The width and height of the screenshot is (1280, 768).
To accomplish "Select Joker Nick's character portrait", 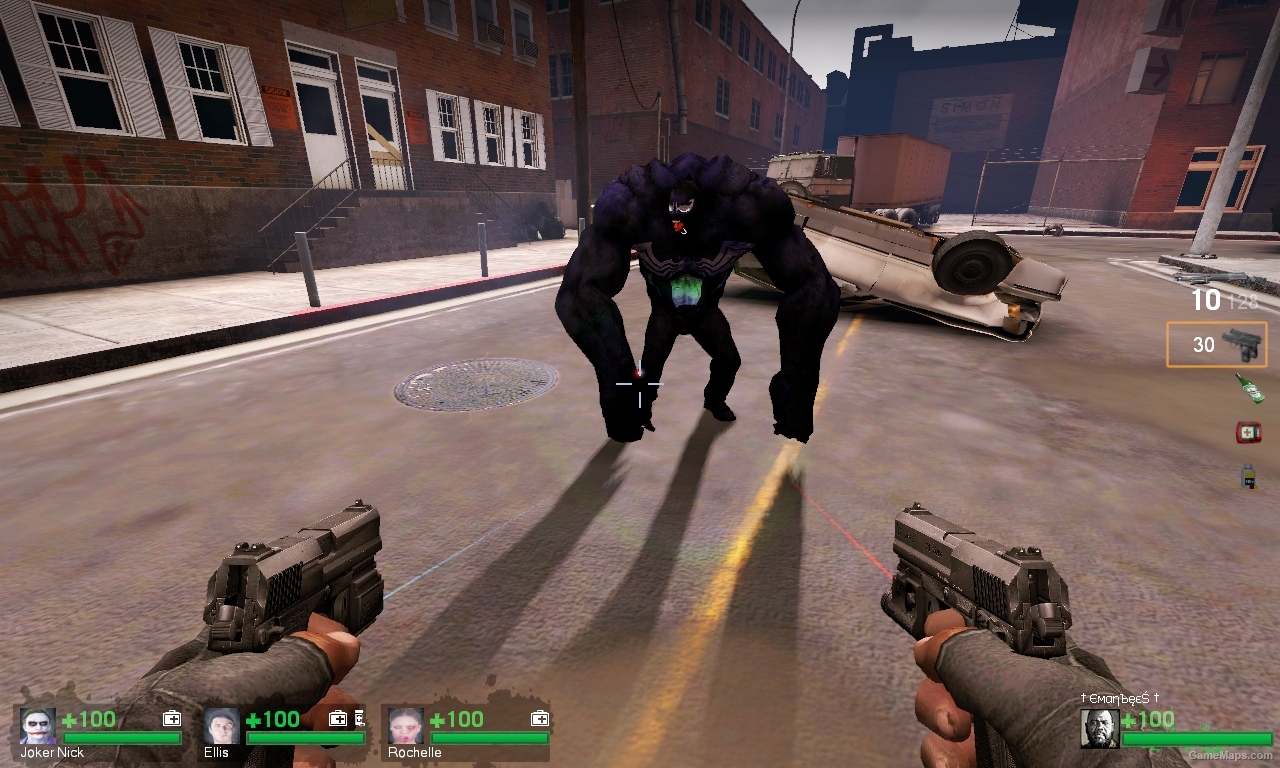I will 38,727.
